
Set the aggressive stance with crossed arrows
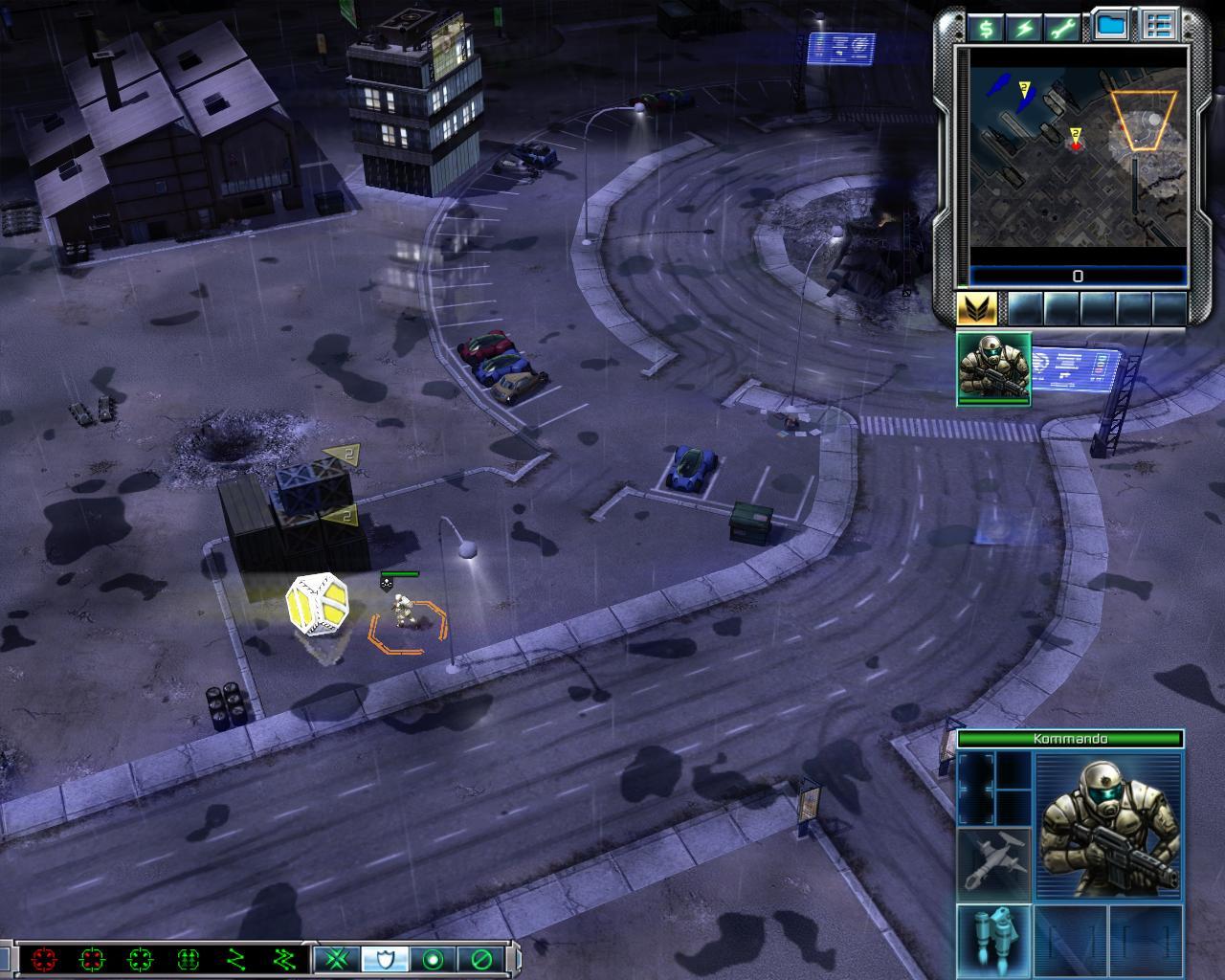pos(337,958)
